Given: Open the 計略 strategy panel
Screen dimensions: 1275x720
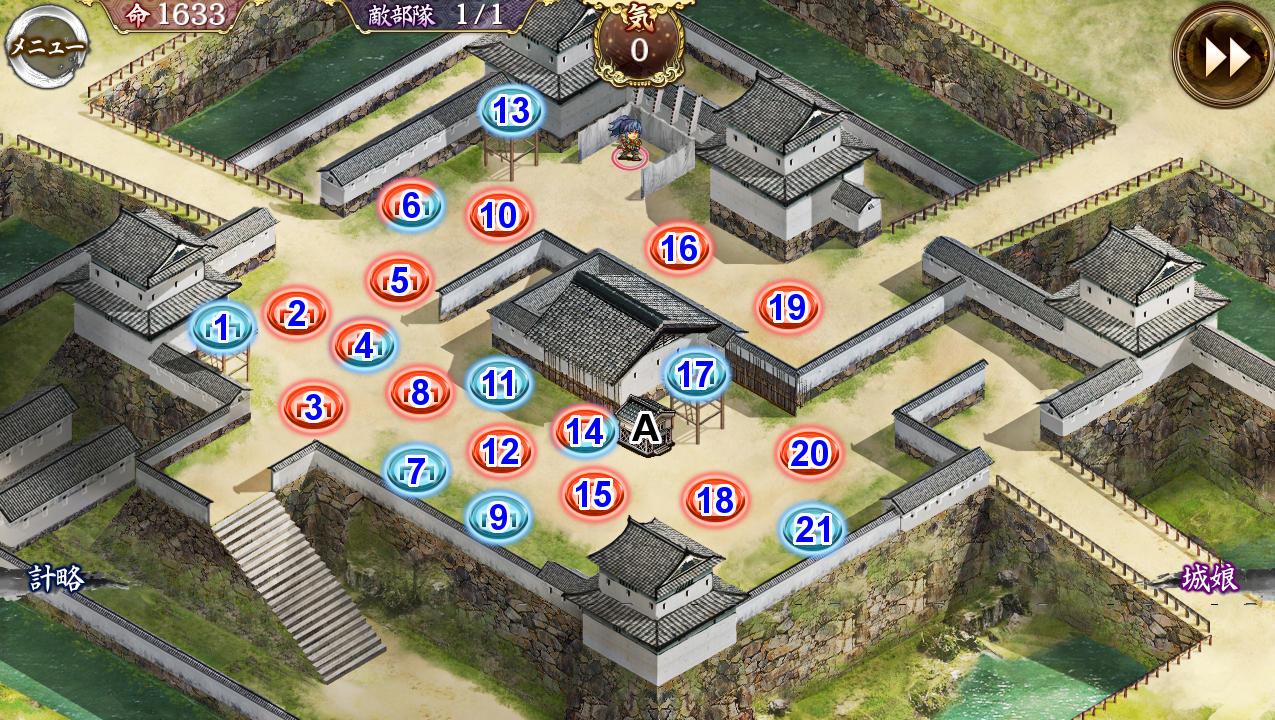Looking at the screenshot, I should tap(56, 578).
